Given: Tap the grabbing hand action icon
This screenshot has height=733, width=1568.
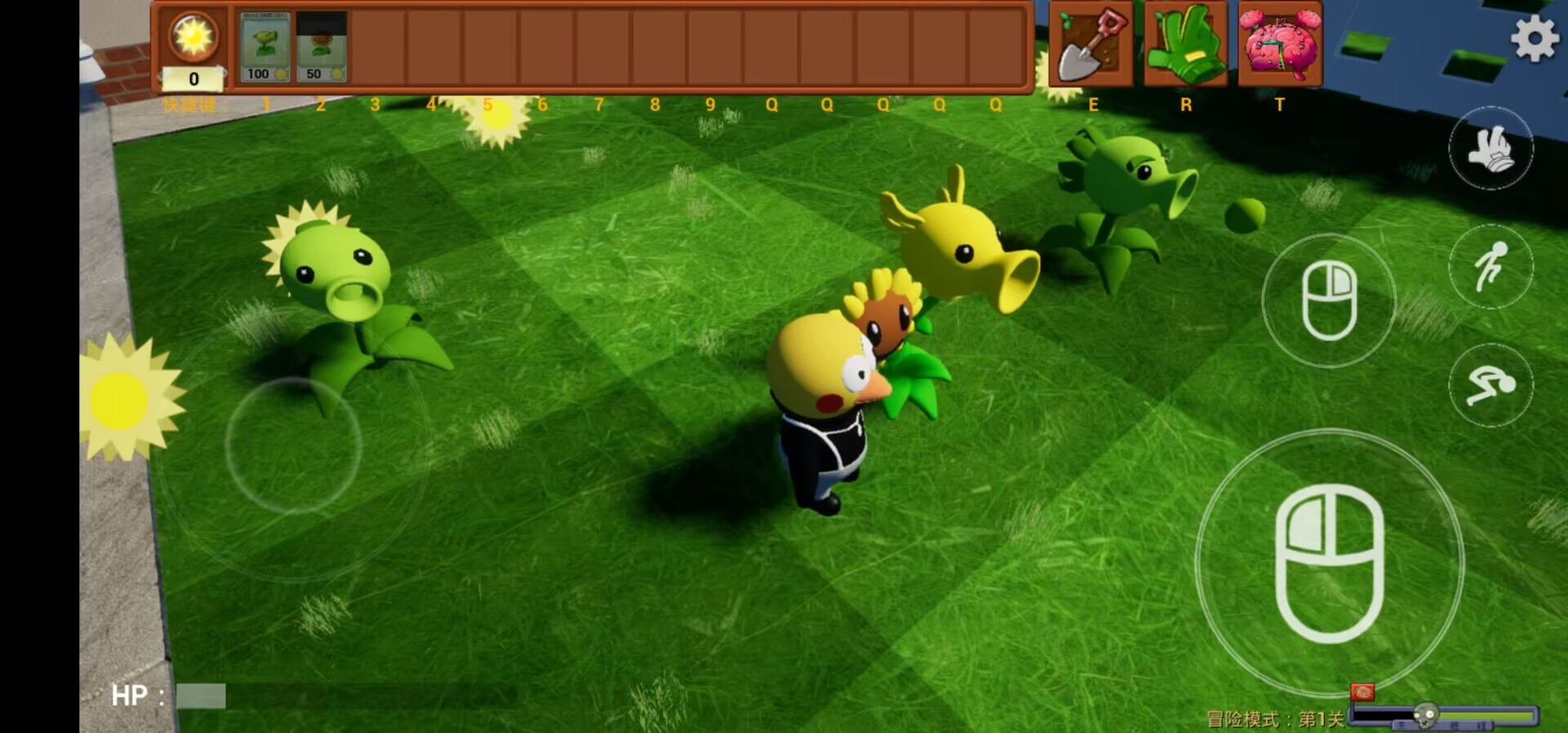Looking at the screenshot, I should coord(1491,147).
